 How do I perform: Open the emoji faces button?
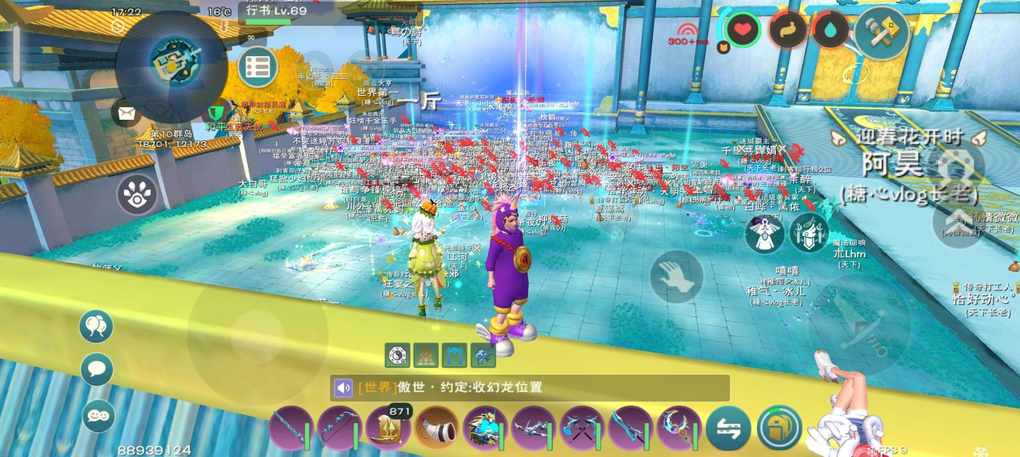(x=98, y=414)
